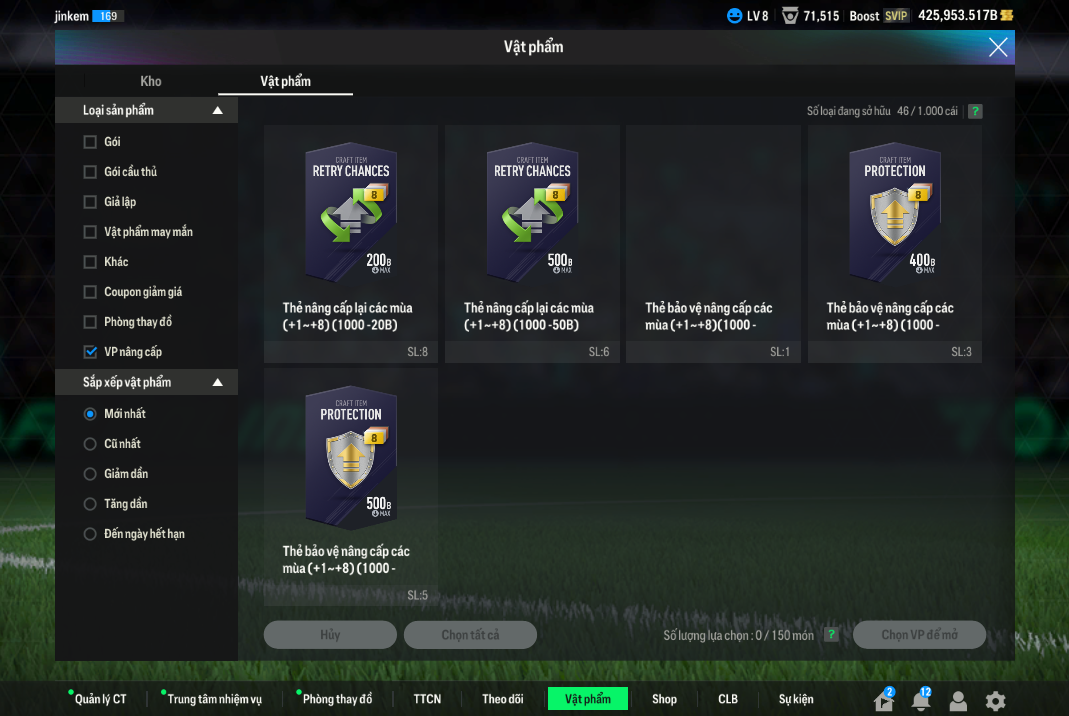Screen dimensions: 1069x716
Task: Click the Chọn tất cả button
Action: click(470, 635)
